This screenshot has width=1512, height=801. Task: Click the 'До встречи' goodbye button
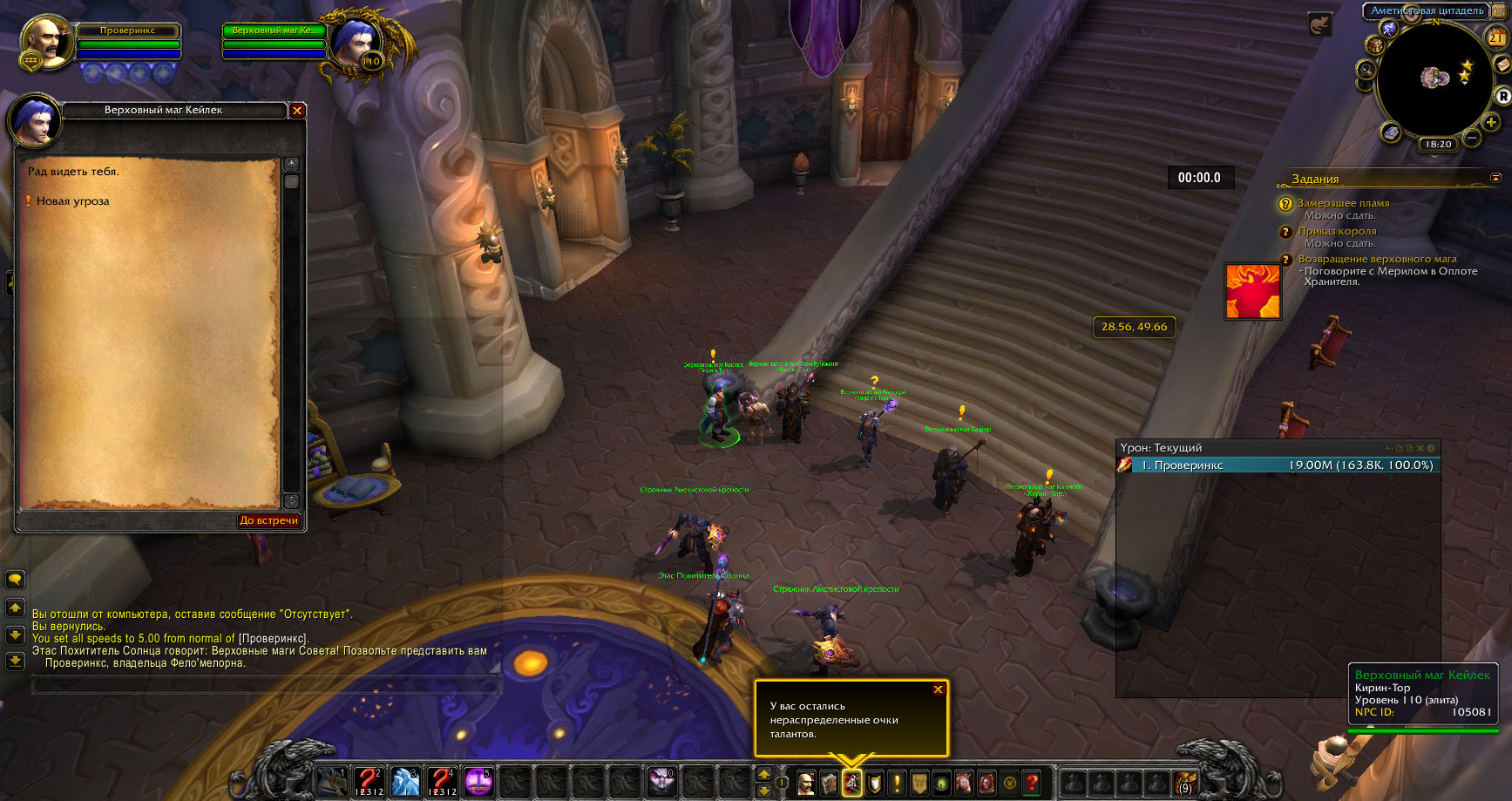[x=268, y=520]
